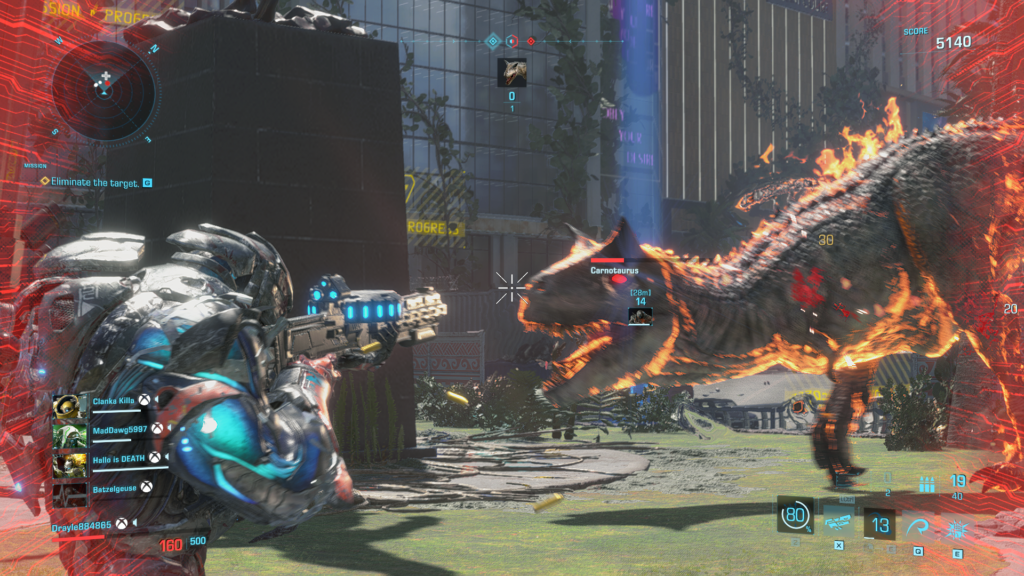Screen dimensions: 1024x576
Task: Activate the curved swoosh dash ability
Action: coord(918,525)
